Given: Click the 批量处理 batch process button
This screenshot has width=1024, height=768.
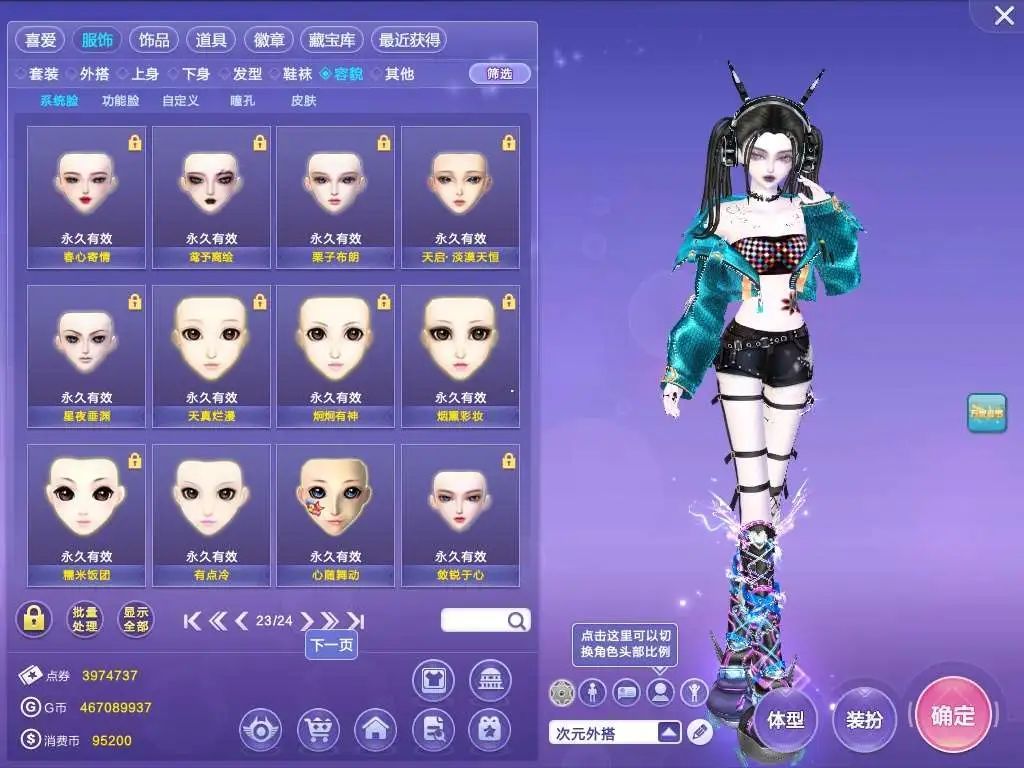Looking at the screenshot, I should (85, 620).
